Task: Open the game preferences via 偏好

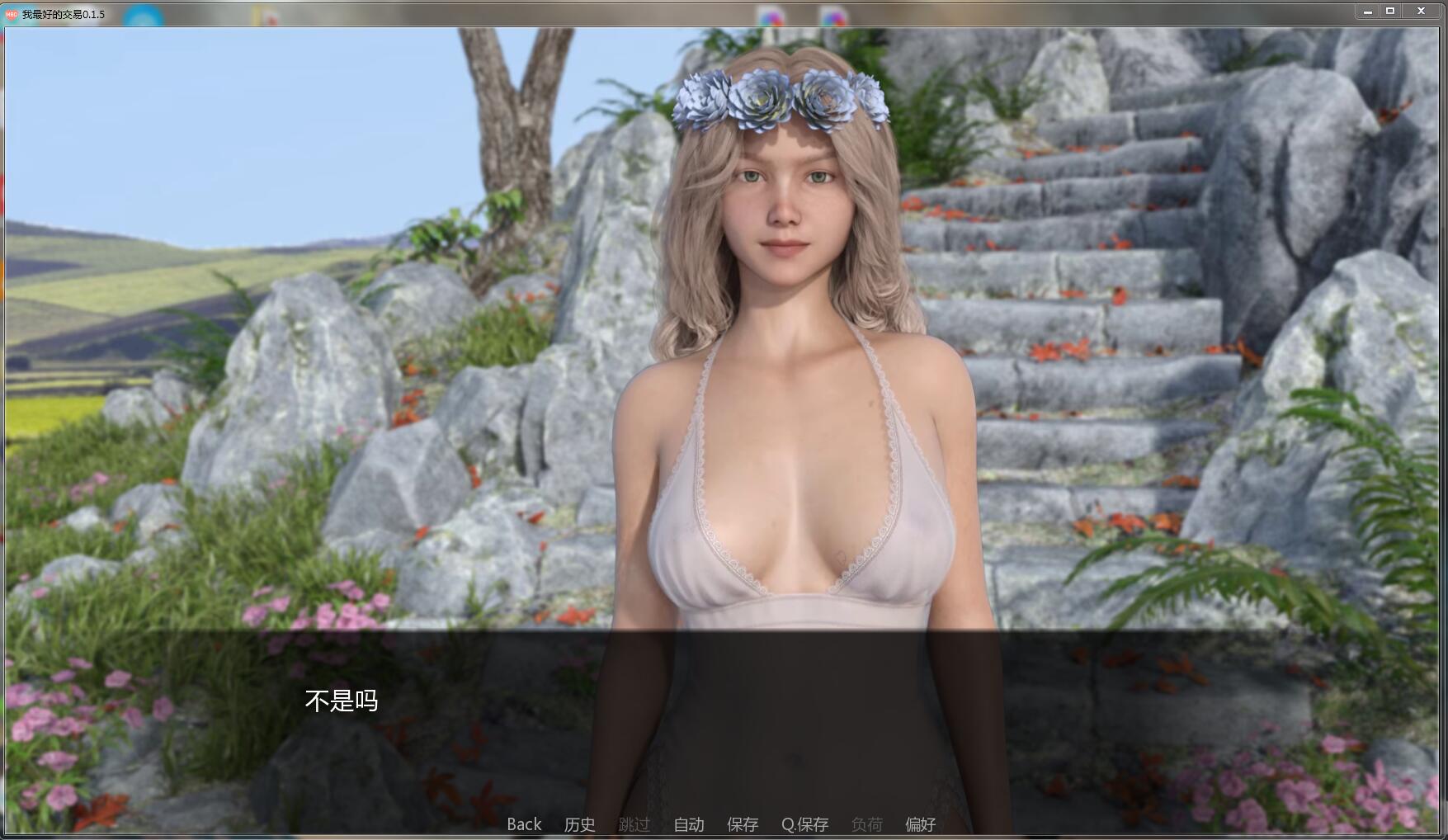Action: (x=922, y=823)
